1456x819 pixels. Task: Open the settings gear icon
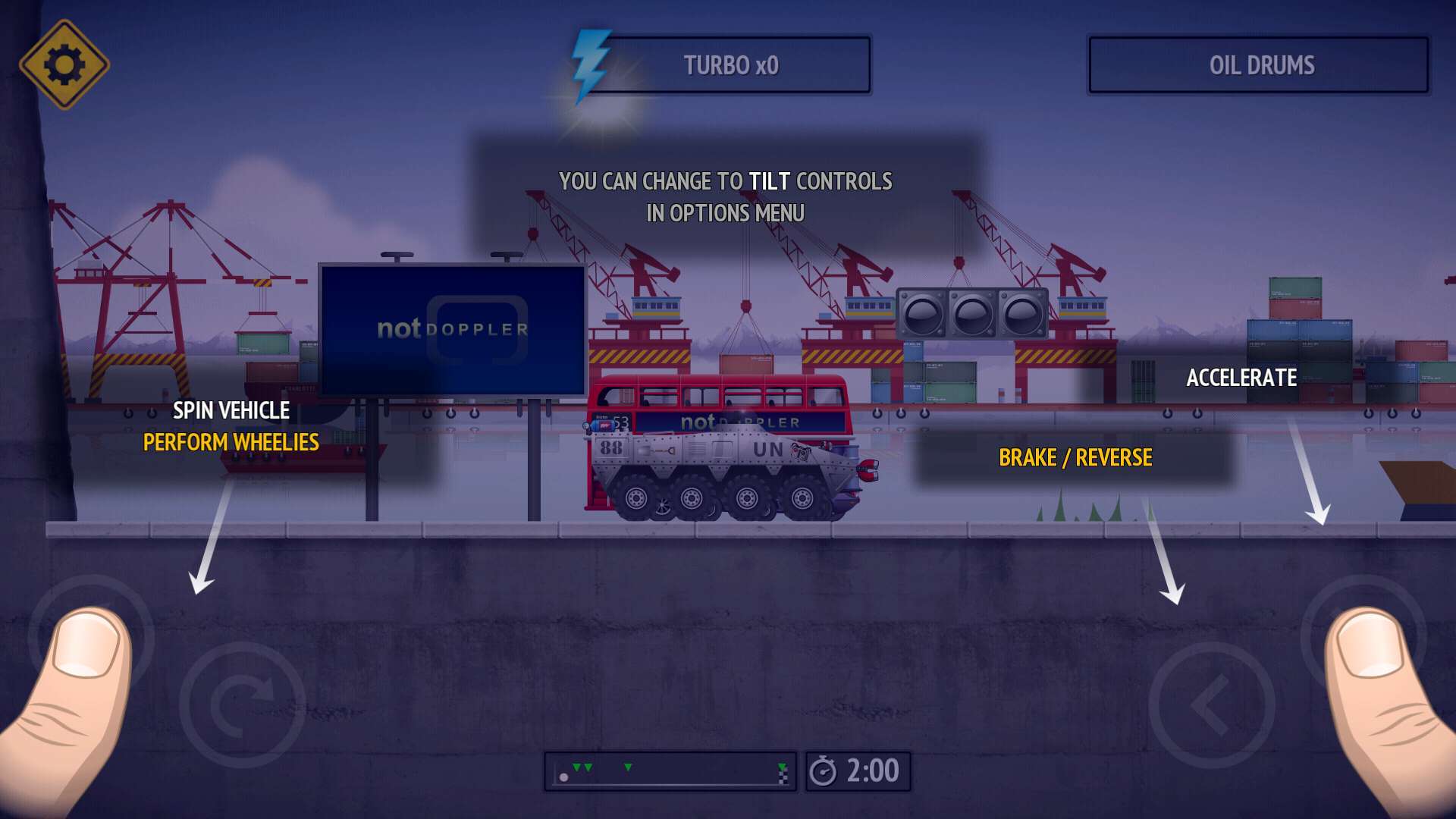tap(64, 64)
